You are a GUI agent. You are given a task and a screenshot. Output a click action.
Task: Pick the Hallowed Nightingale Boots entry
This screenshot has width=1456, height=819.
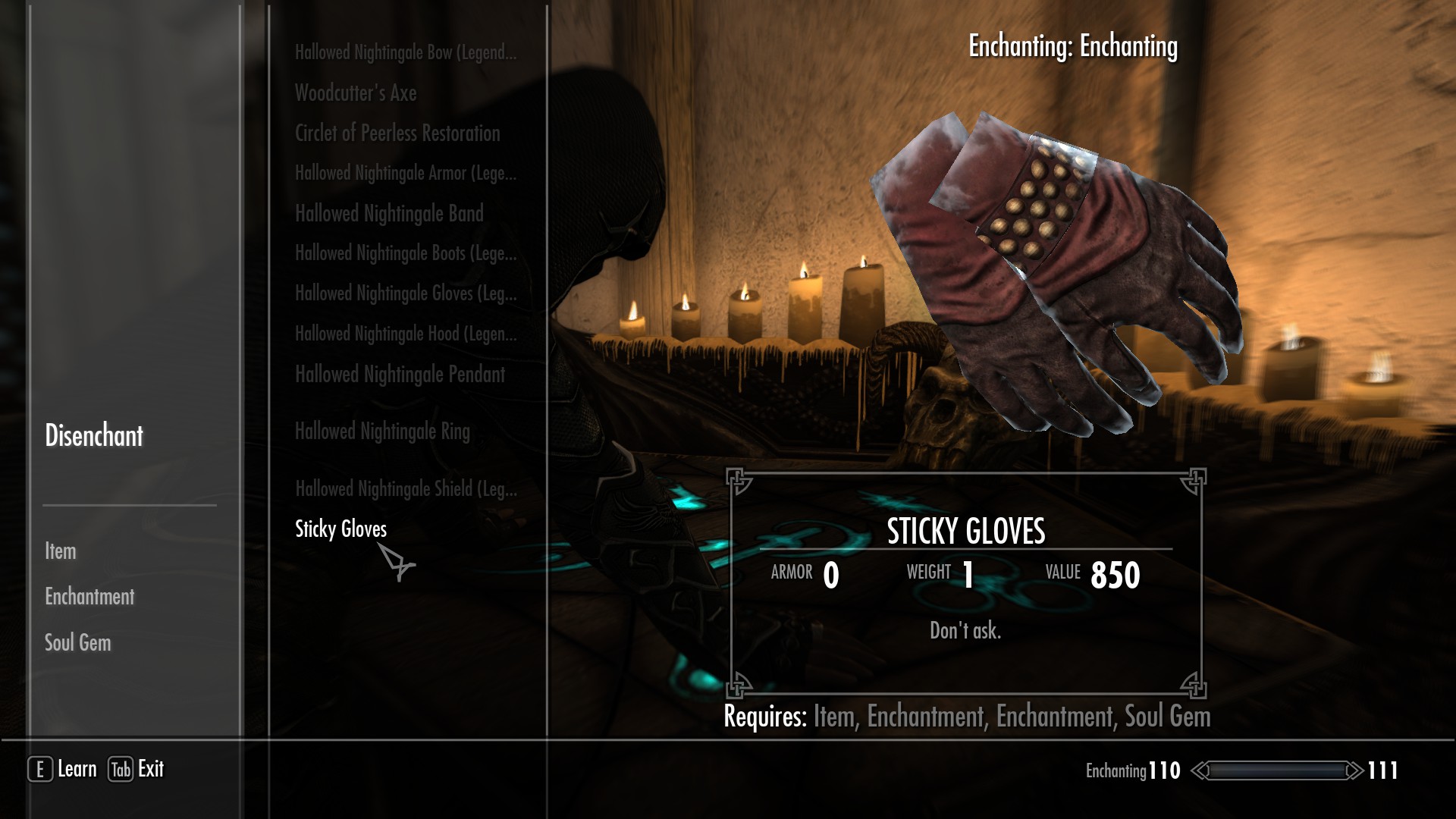click(406, 254)
